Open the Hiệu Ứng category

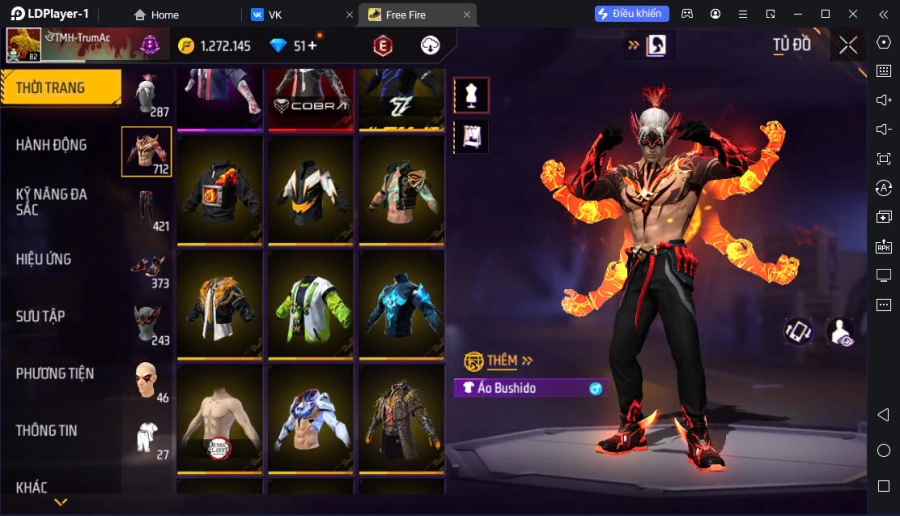point(44,259)
